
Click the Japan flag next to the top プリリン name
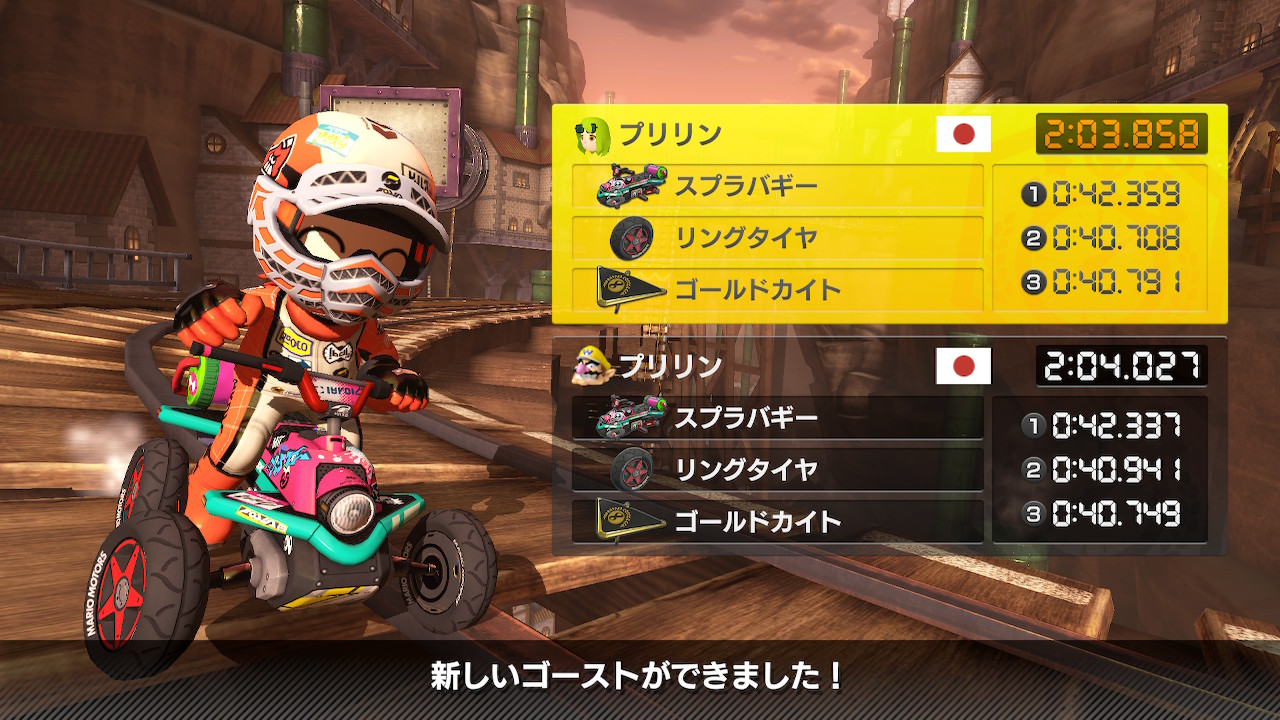[963, 131]
